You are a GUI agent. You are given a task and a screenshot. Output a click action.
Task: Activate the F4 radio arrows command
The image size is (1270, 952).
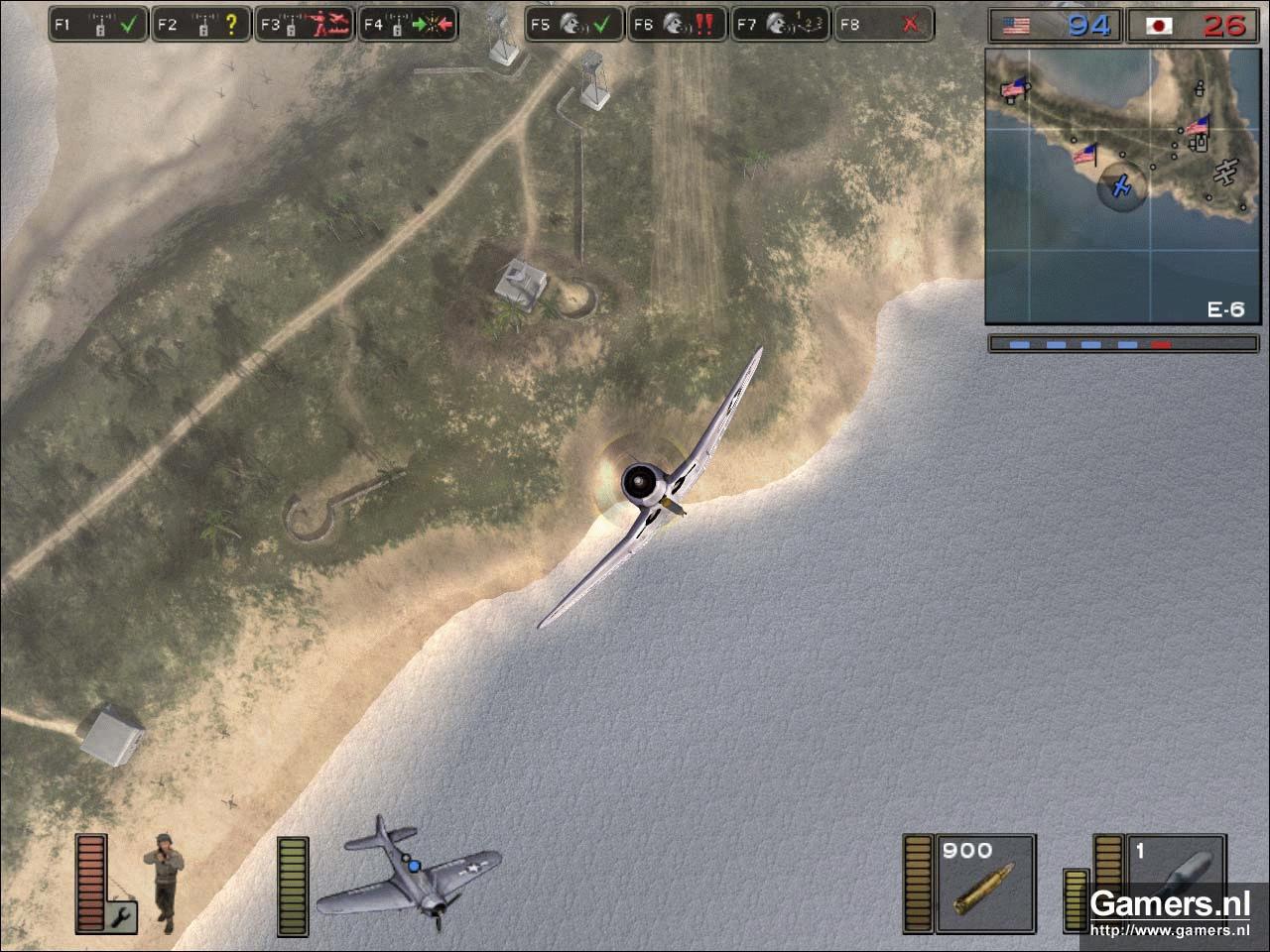pos(408,25)
